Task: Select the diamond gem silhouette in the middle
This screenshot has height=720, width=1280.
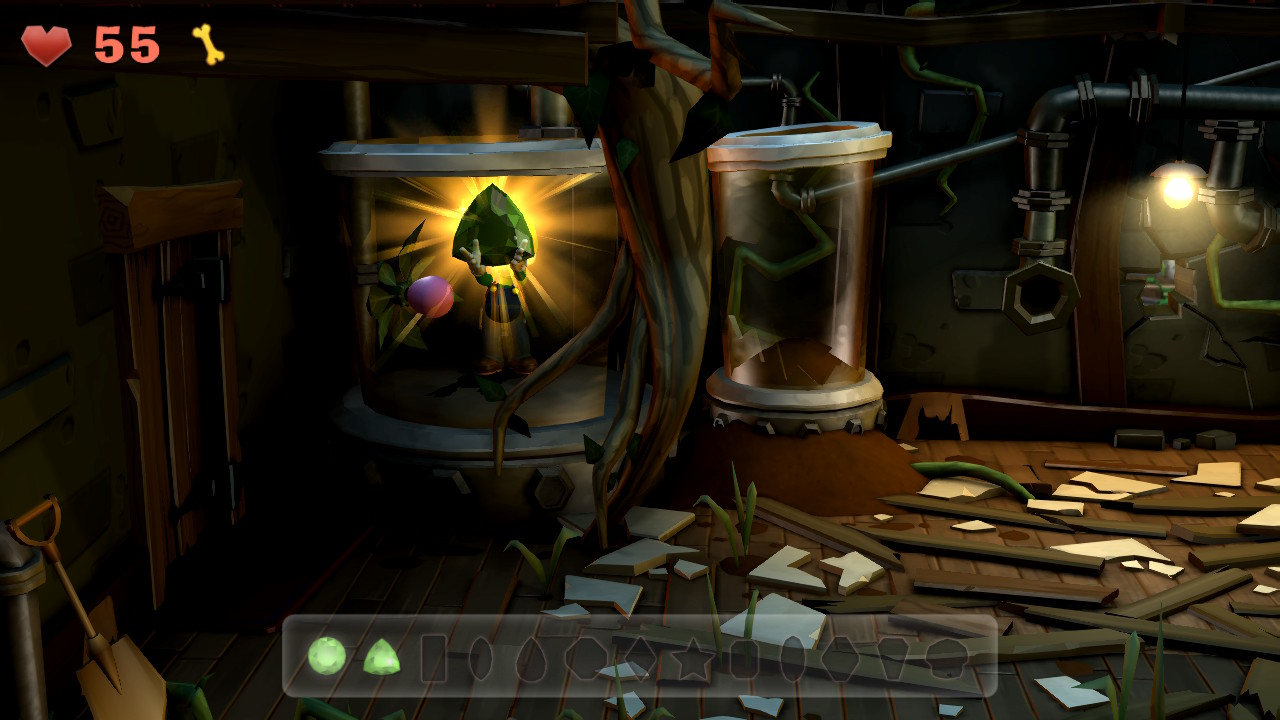Action: 639,660
